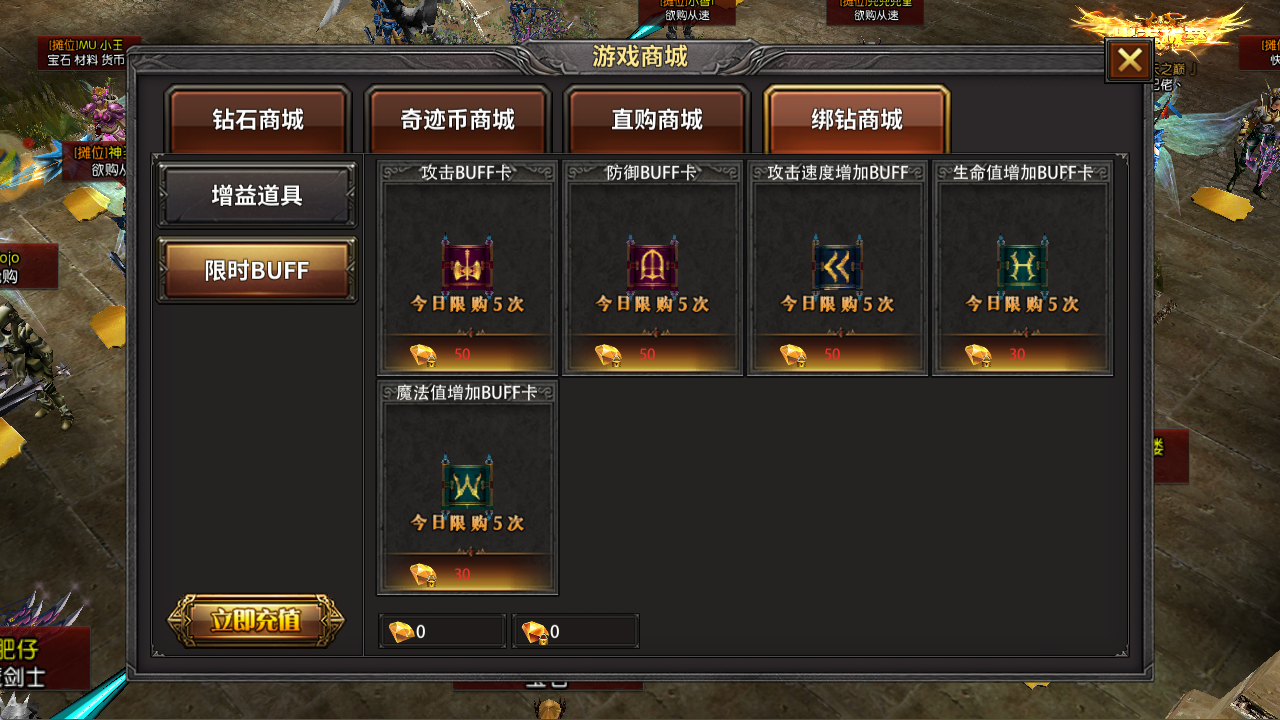Close the 游戏商城 shop window
Image resolution: width=1280 pixels, height=720 pixels.
[1129, 59]
